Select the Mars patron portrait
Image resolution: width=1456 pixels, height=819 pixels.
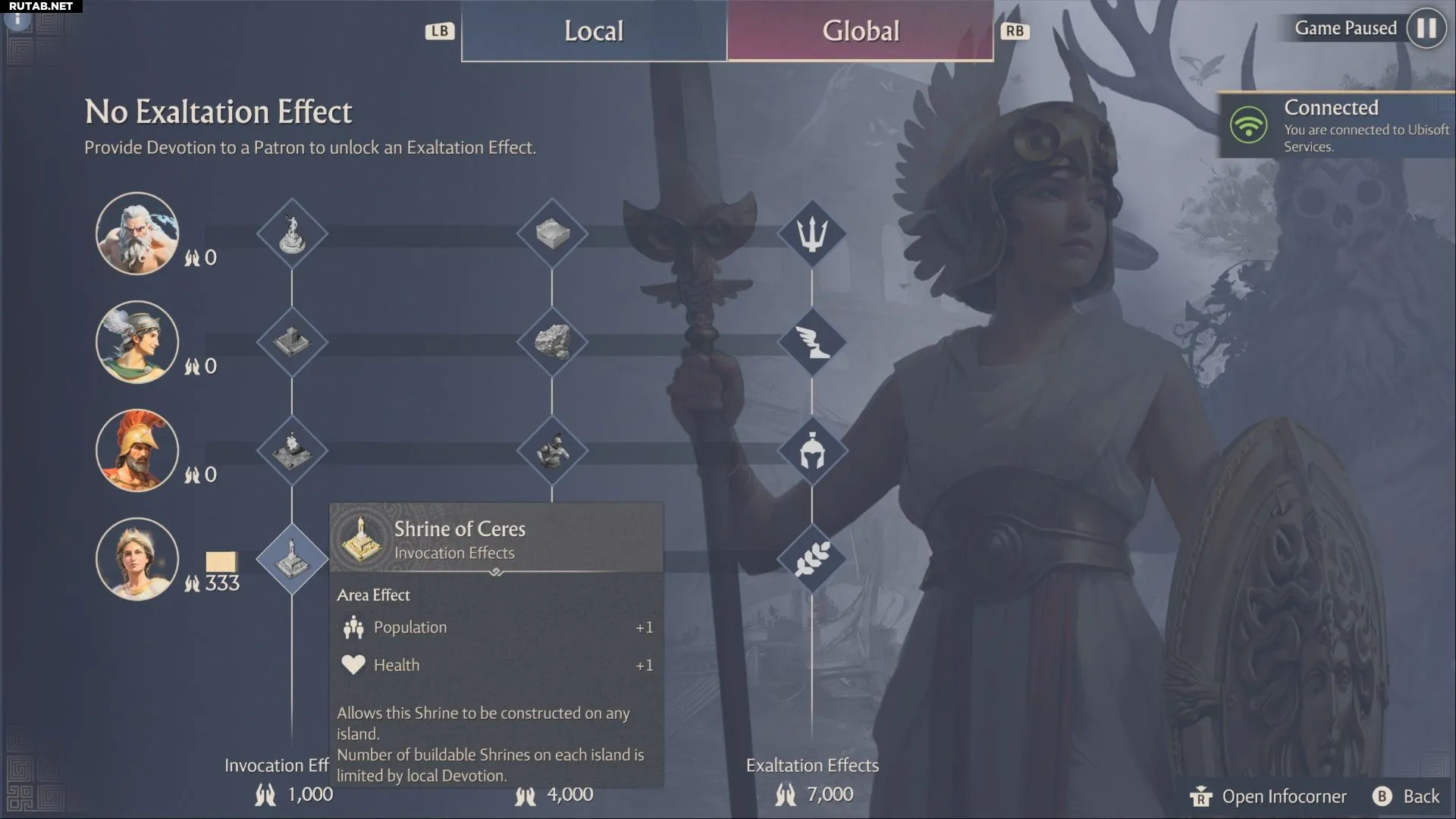137,450
